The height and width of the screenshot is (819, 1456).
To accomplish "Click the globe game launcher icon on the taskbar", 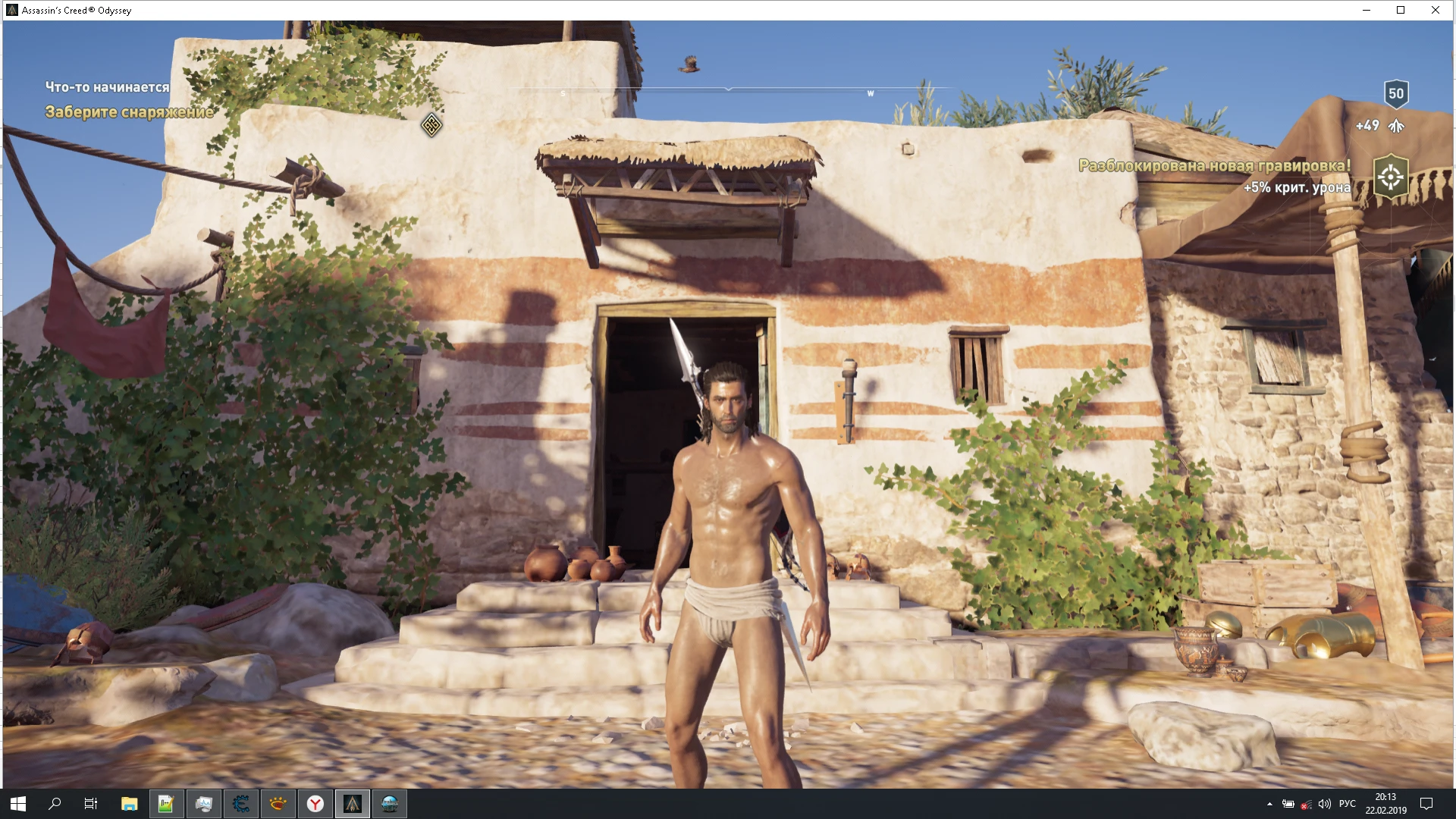I will click(388, 805).
